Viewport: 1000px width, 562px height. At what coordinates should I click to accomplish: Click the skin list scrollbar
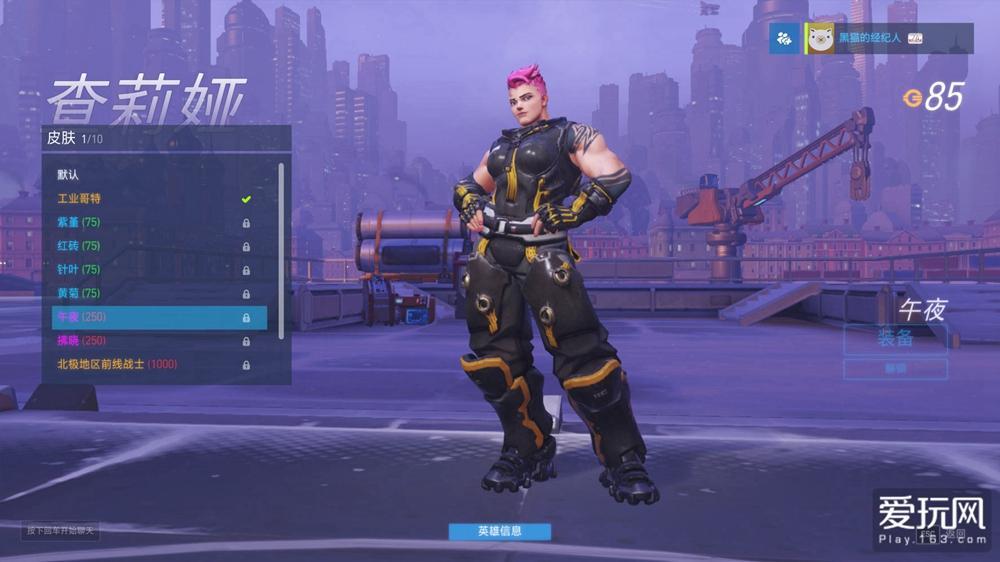click(x=281, y=250)
